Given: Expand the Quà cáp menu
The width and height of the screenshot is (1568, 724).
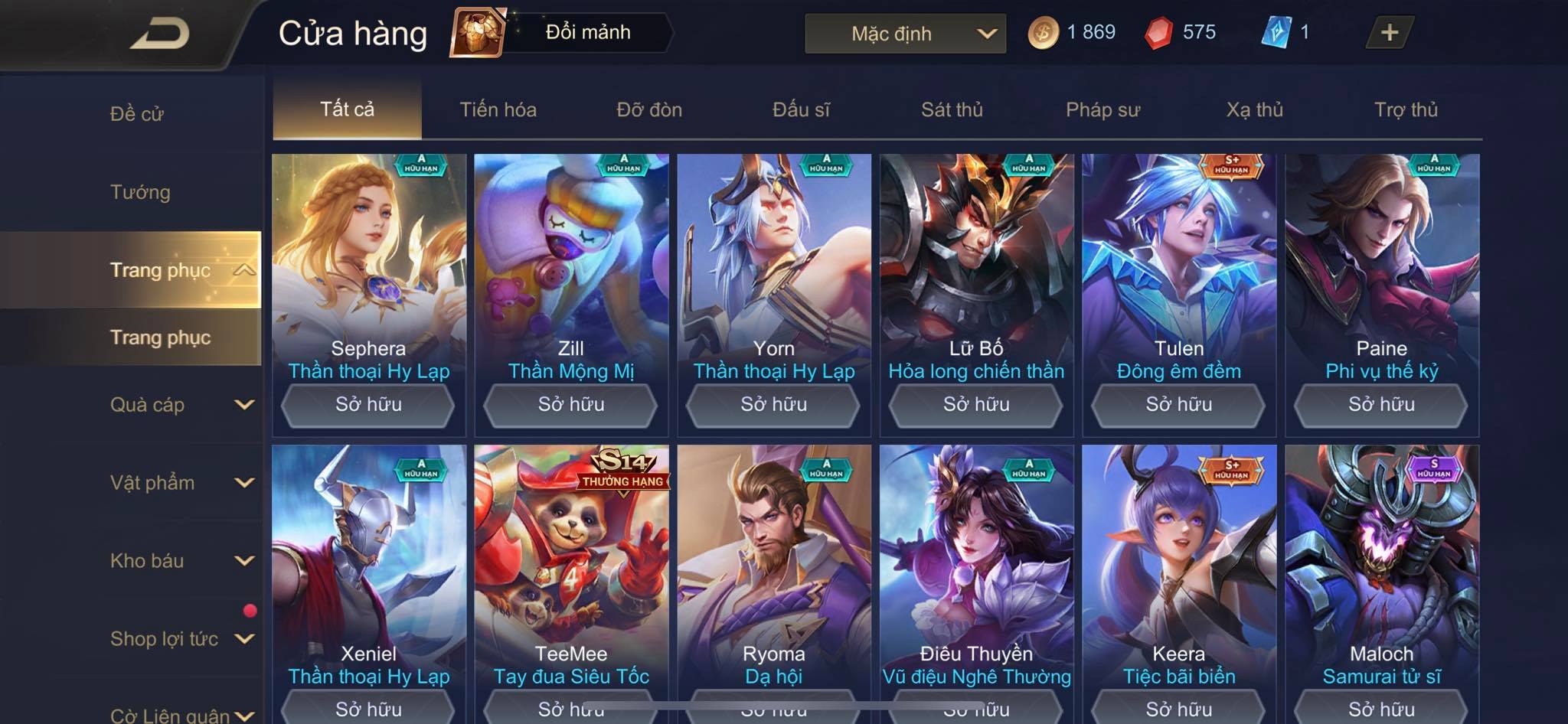Looking at the screenshot, I should (x=181, y=405).
